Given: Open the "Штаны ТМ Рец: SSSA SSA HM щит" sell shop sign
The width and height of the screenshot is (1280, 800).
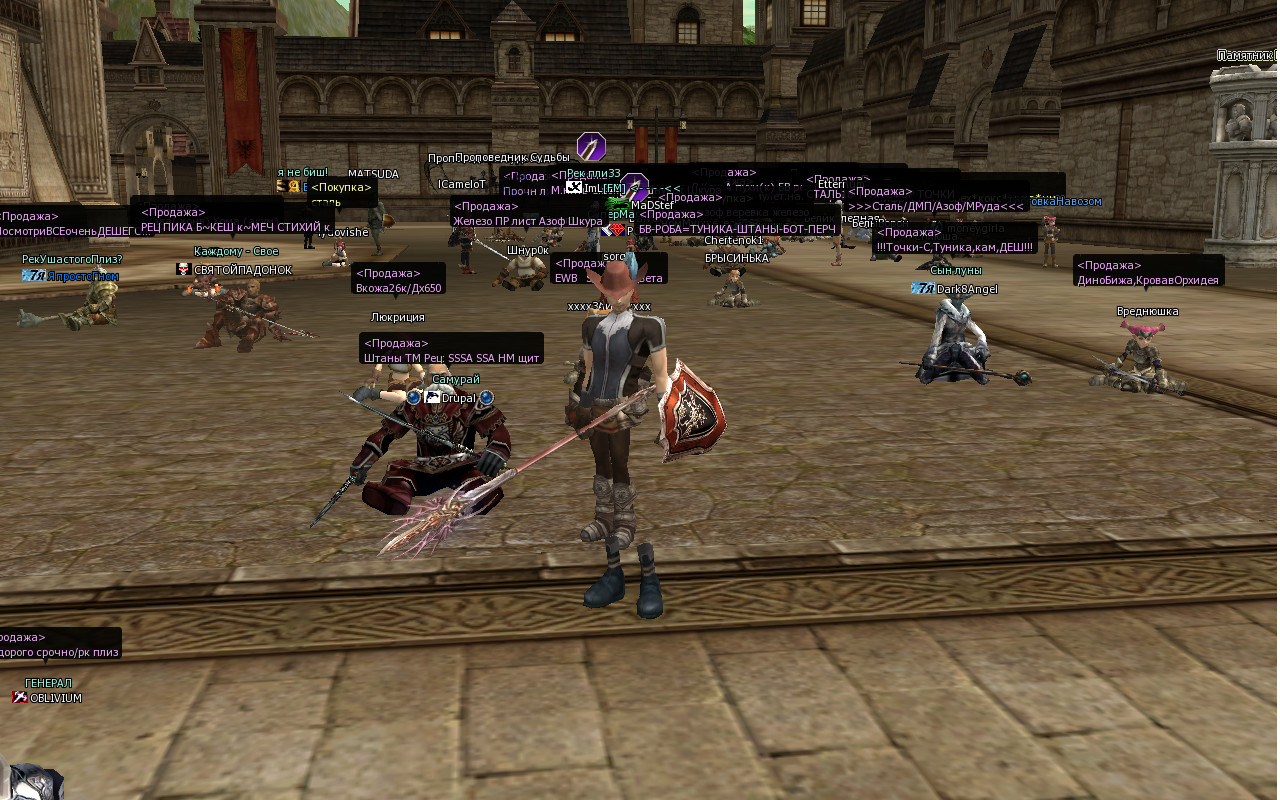Looking at the screenshot, I should tap(452, 350).
